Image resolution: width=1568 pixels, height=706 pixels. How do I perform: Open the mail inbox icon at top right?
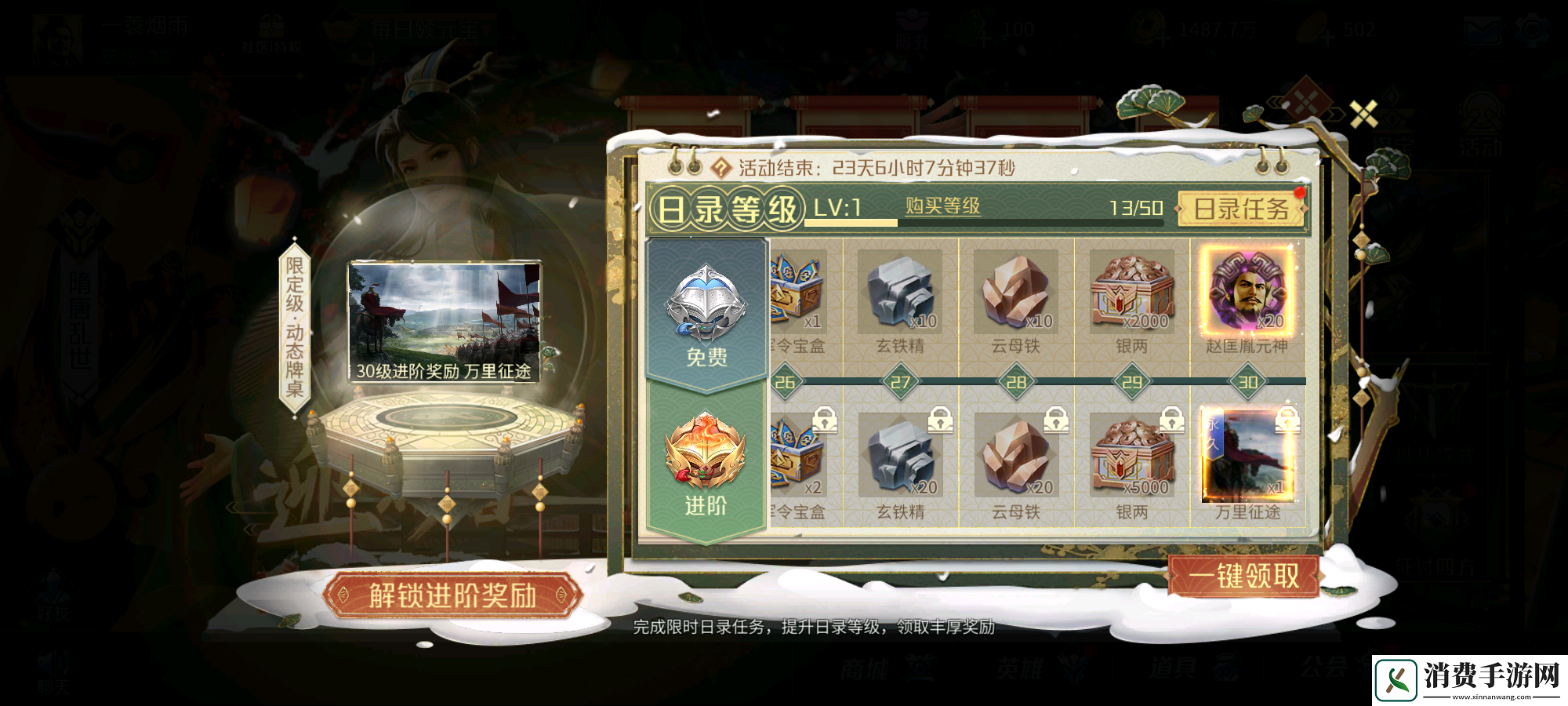pyautogui.click(x=1483, y=30)
